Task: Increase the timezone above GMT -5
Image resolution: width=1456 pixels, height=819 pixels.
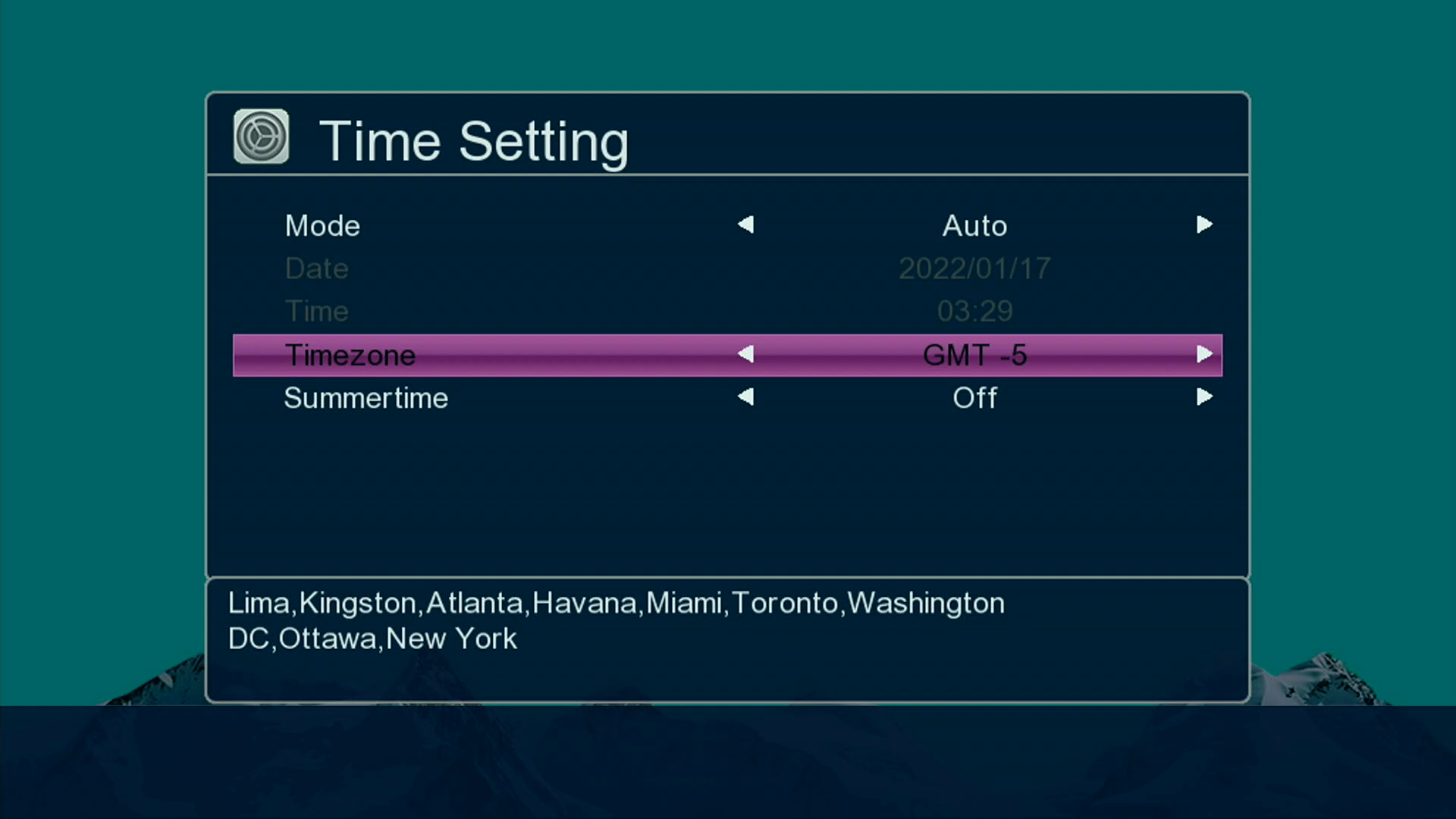Action: coord(1204,354)
